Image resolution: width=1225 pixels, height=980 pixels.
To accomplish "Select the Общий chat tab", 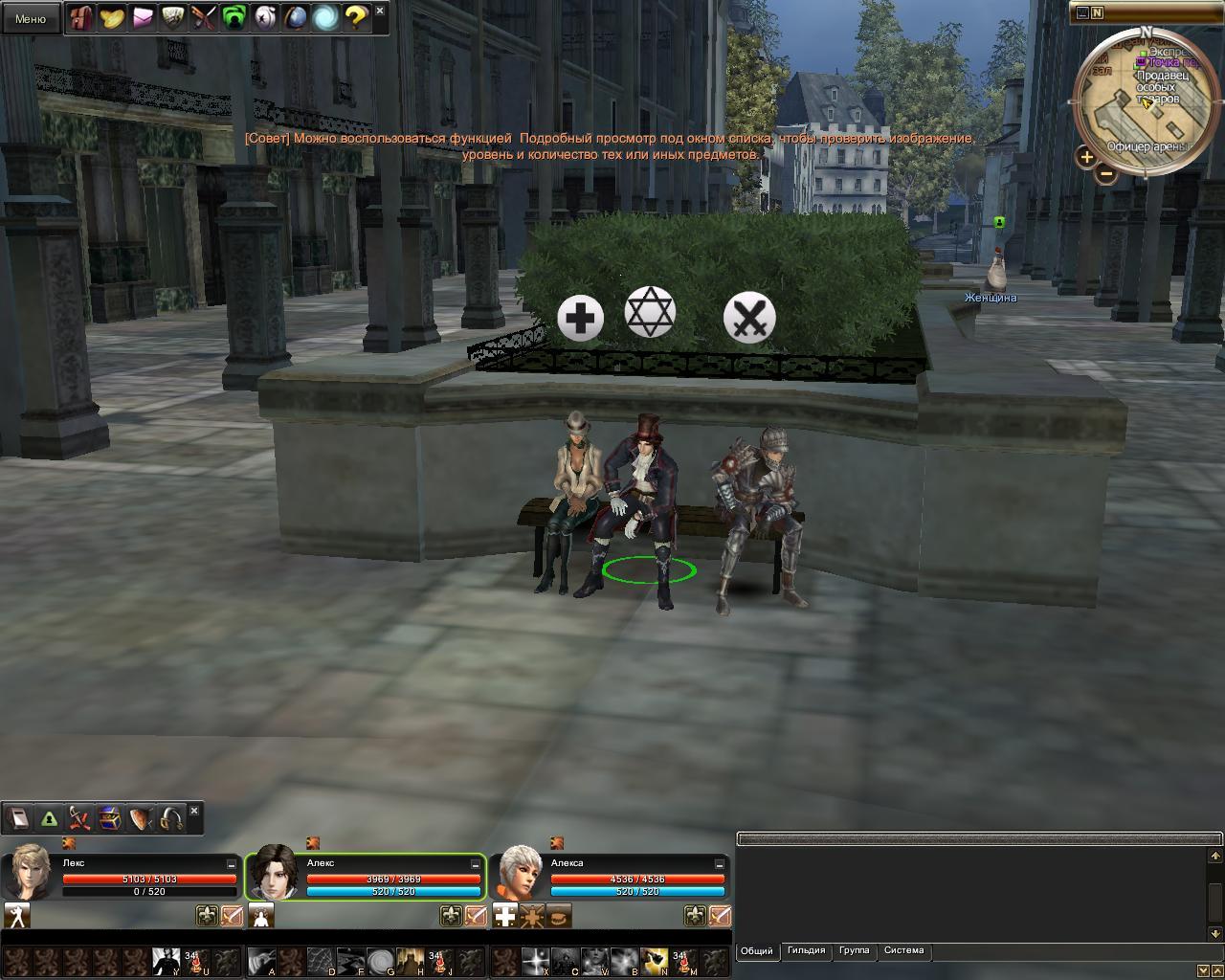I will (x=756, y=950).
